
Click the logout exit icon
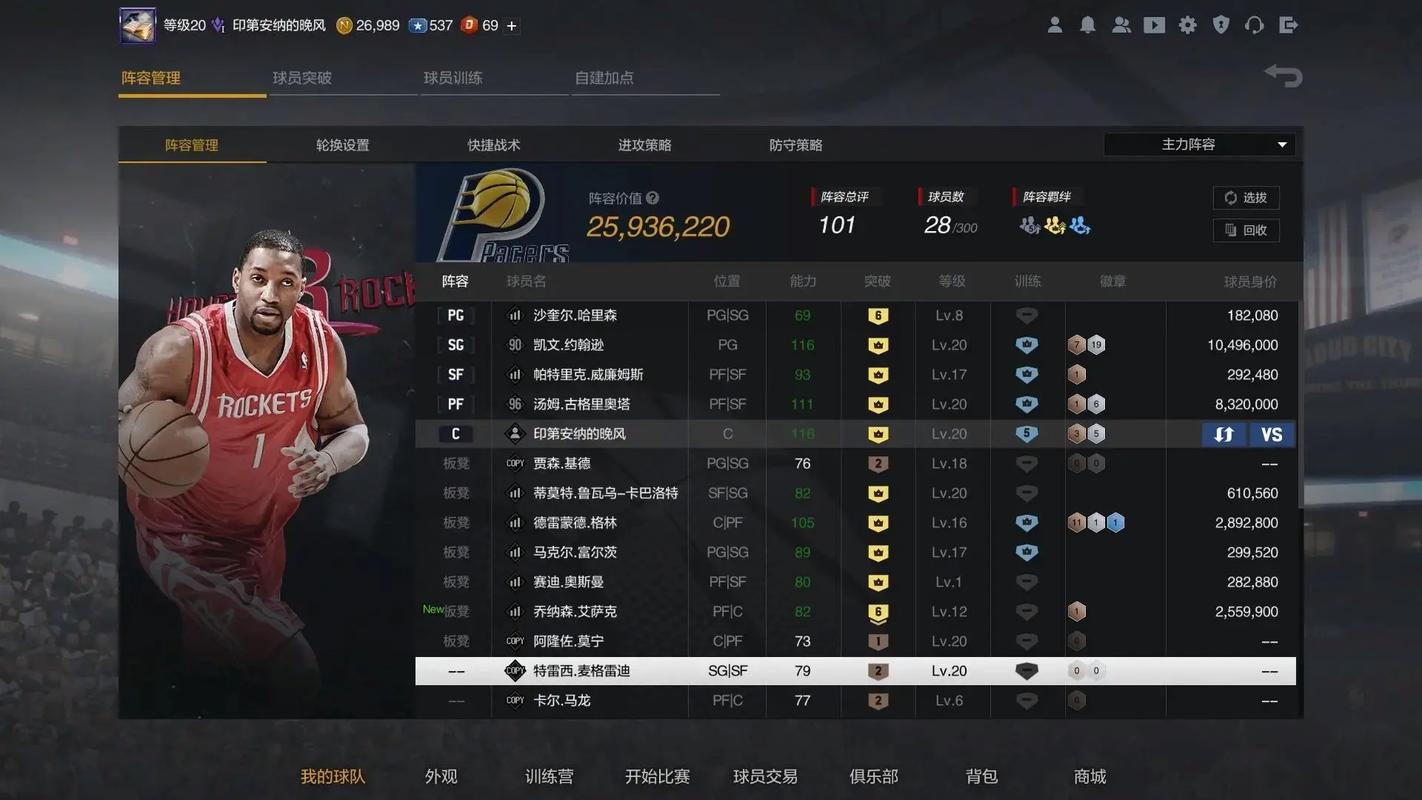tap(1288, 24)
